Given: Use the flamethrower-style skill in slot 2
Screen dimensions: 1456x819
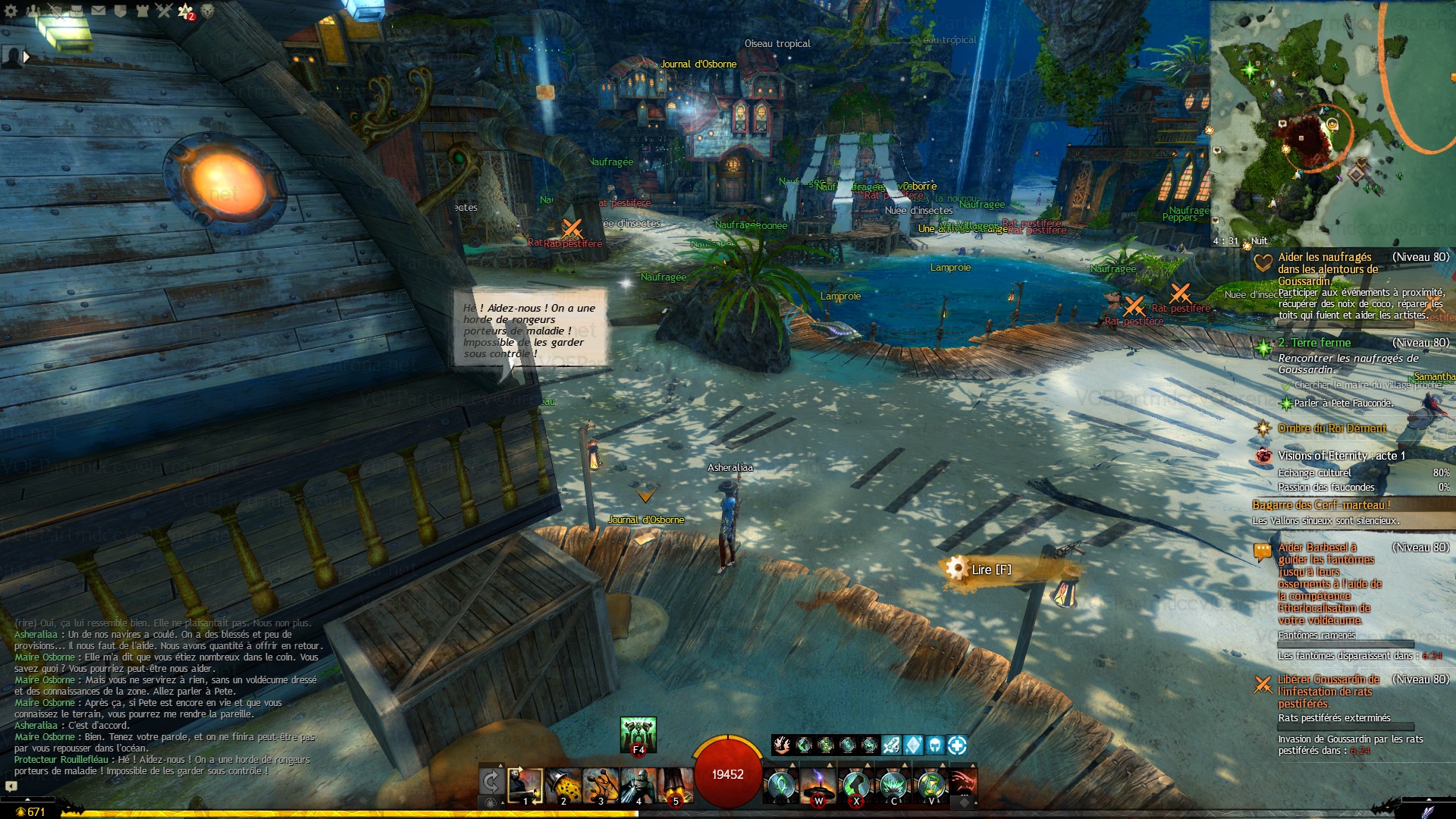Looking at the screenshot, I should 563,786.
